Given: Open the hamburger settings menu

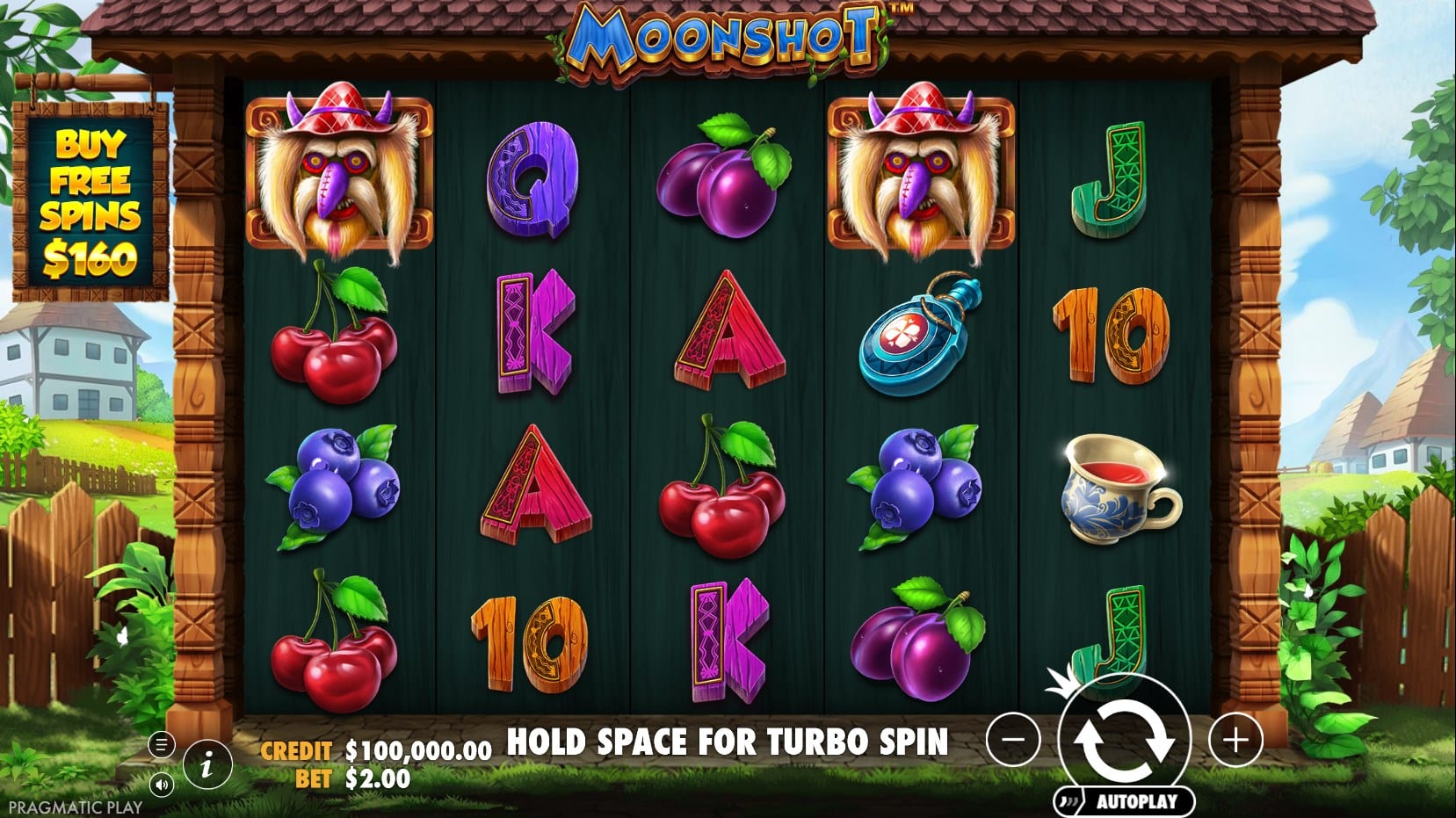Looking at the screenshot, I should coord(161,745).
